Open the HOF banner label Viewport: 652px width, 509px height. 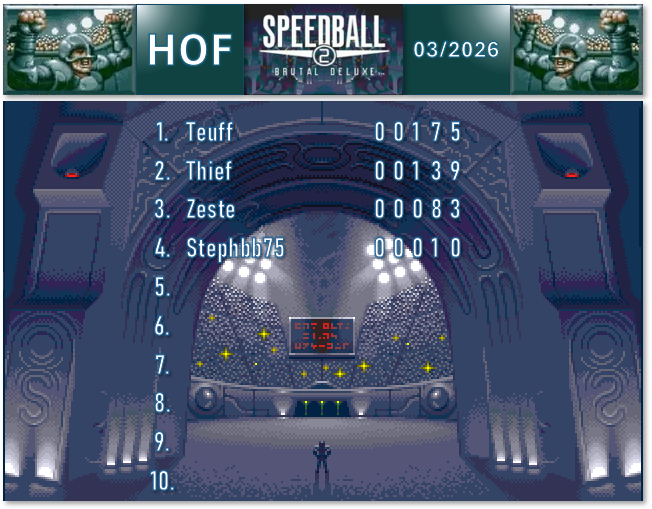click(x=190, y=49)
